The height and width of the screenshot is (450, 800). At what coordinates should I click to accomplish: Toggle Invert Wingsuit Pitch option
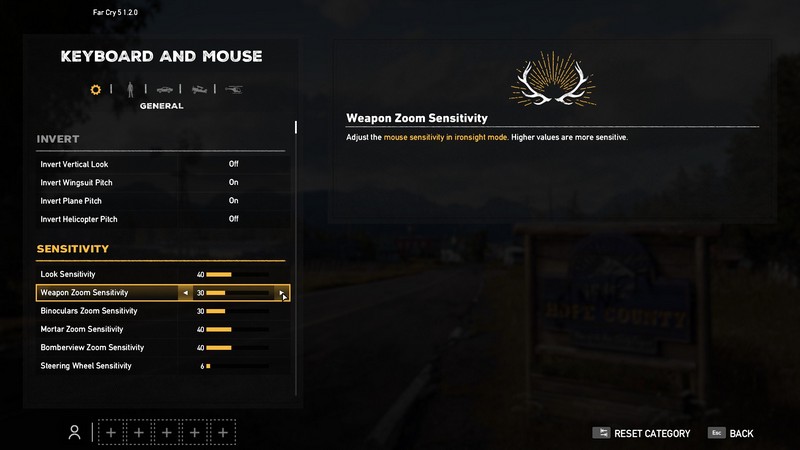coord(233,182)
